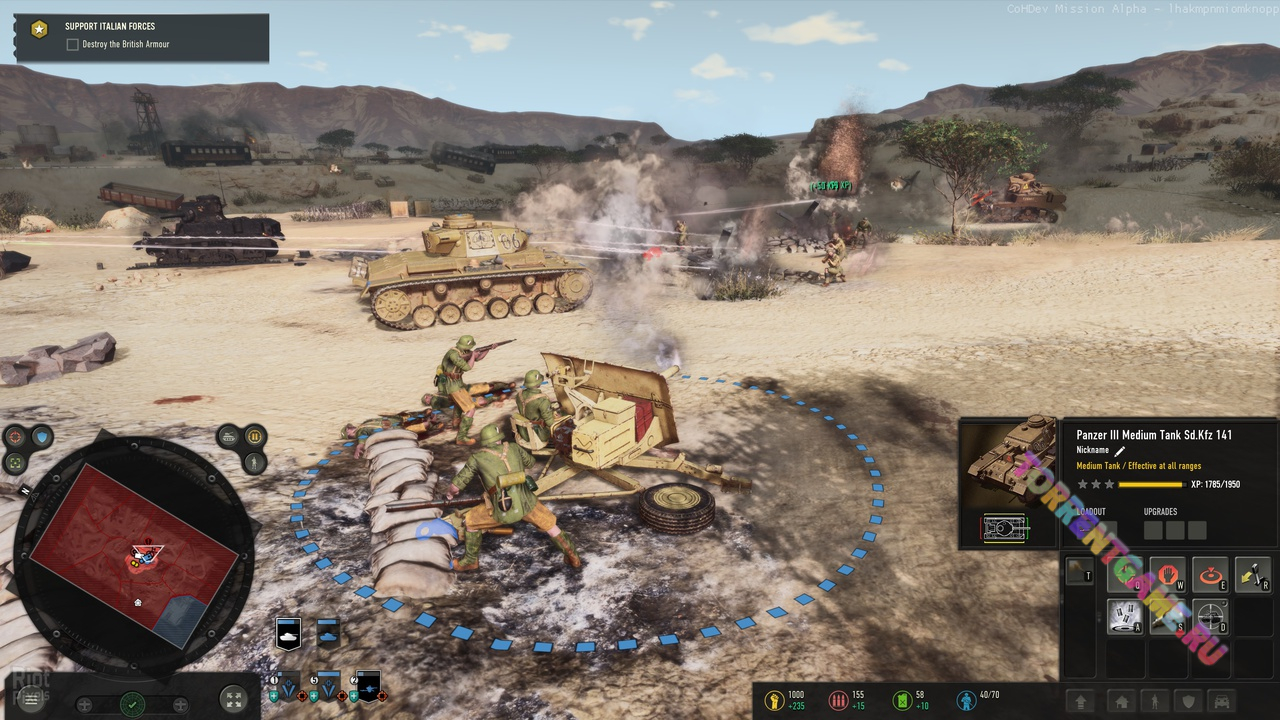Screen dimensions: 1280x720
Task: Tick the Destroy the British Armour objective checkbox
Action: point(72,45)
